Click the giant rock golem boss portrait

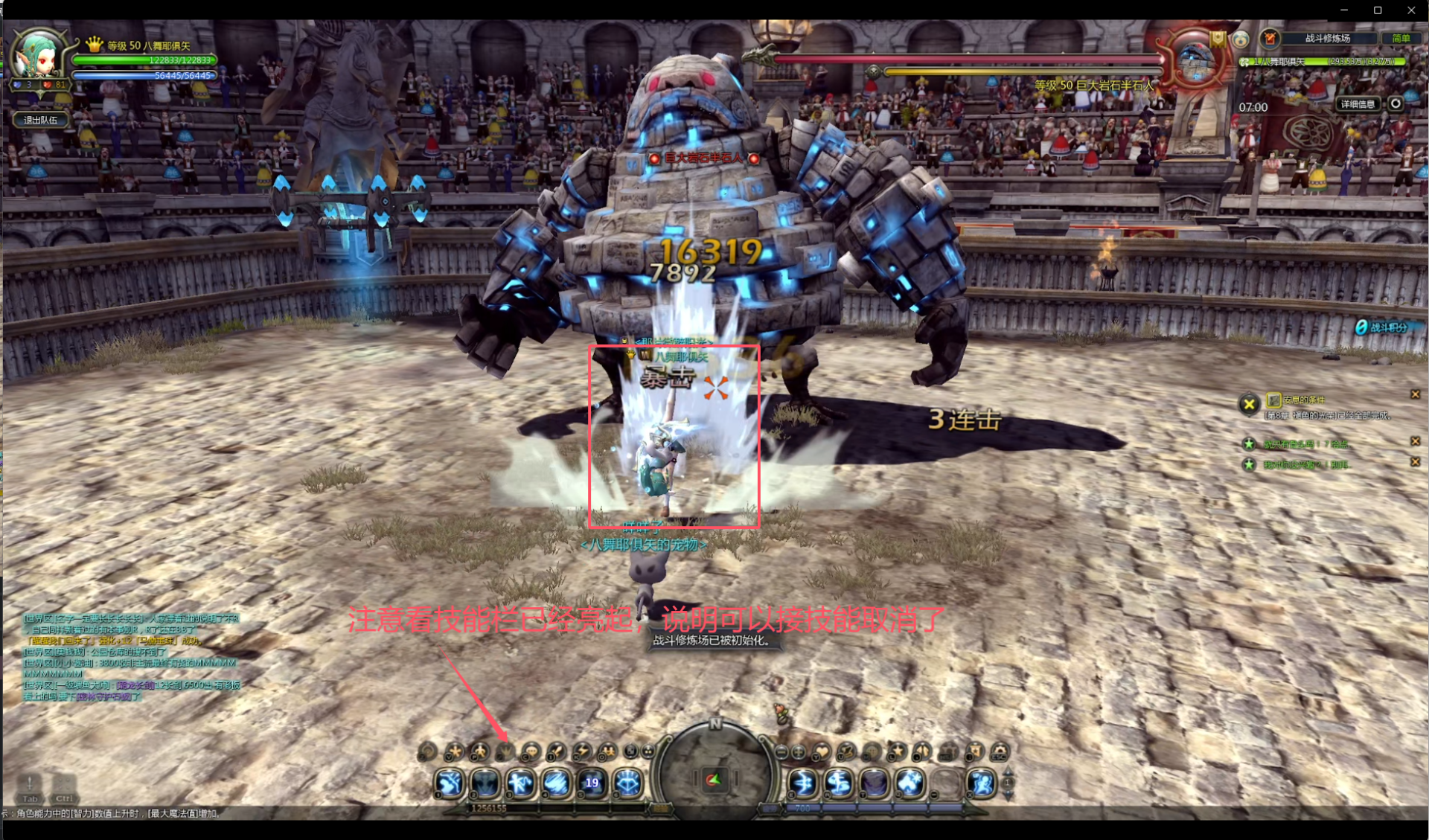click(1195, 60)
